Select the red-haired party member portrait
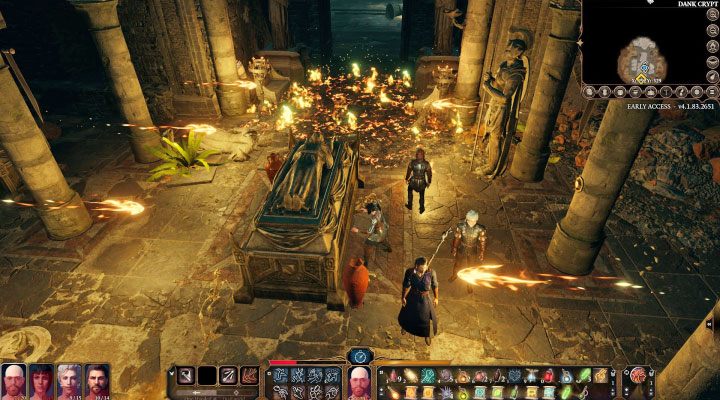The width and height of the screenshot is (720, 400). [42, 378]
